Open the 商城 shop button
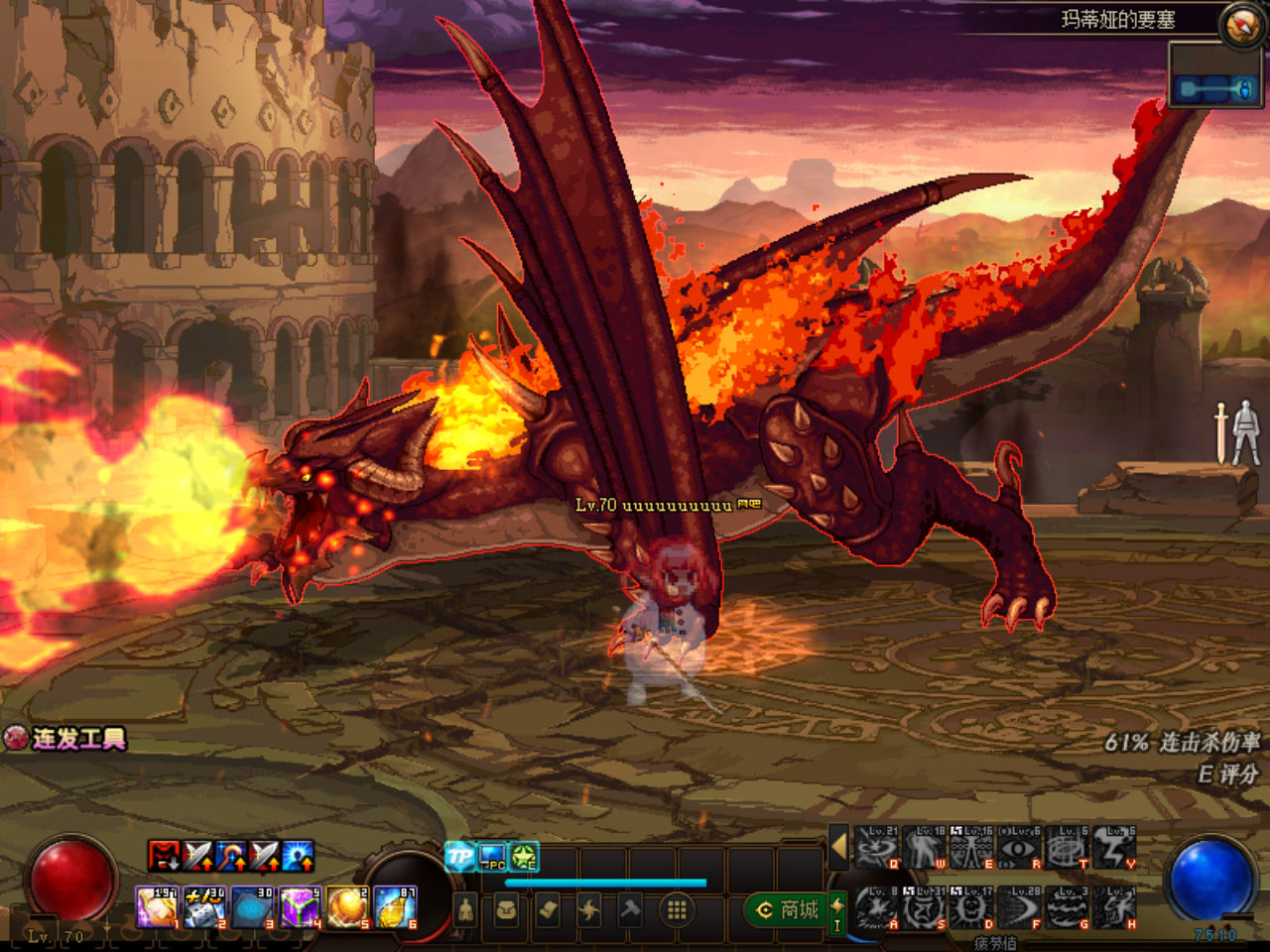Viewport: 1270px width, 952px height. pos(789,909)
